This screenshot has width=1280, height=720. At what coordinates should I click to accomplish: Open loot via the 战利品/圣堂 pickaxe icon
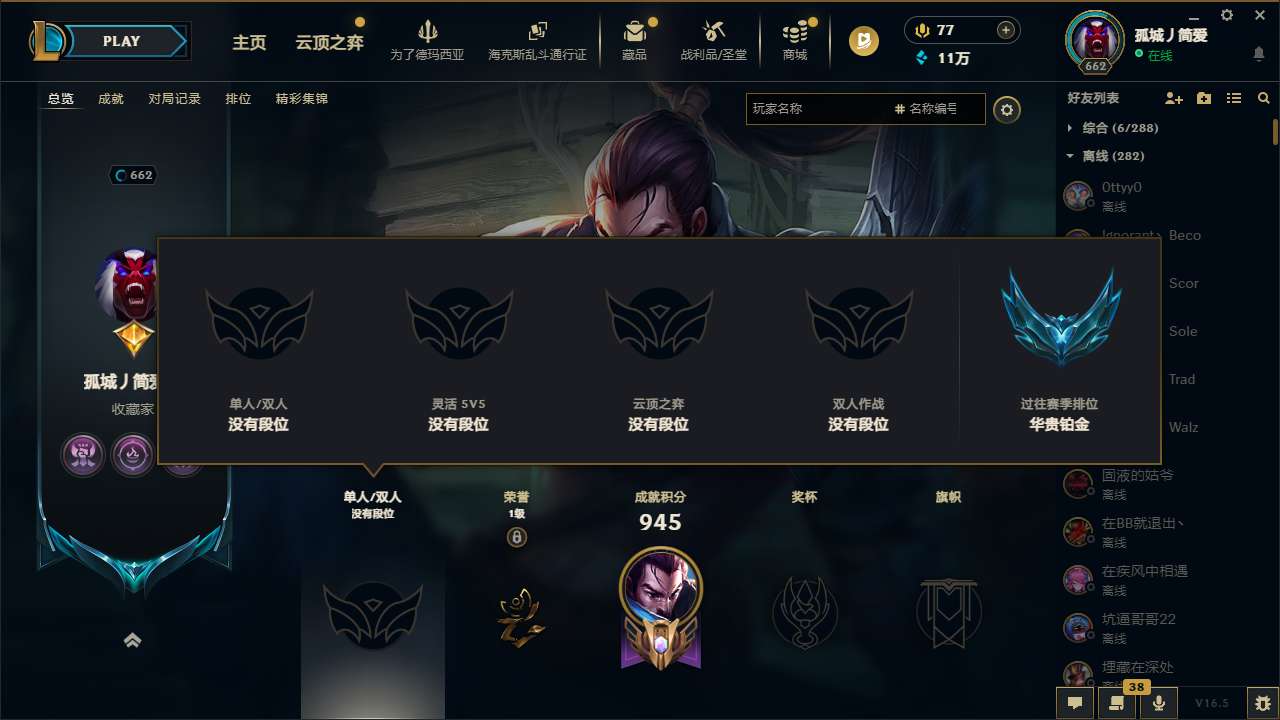[713, 33]
